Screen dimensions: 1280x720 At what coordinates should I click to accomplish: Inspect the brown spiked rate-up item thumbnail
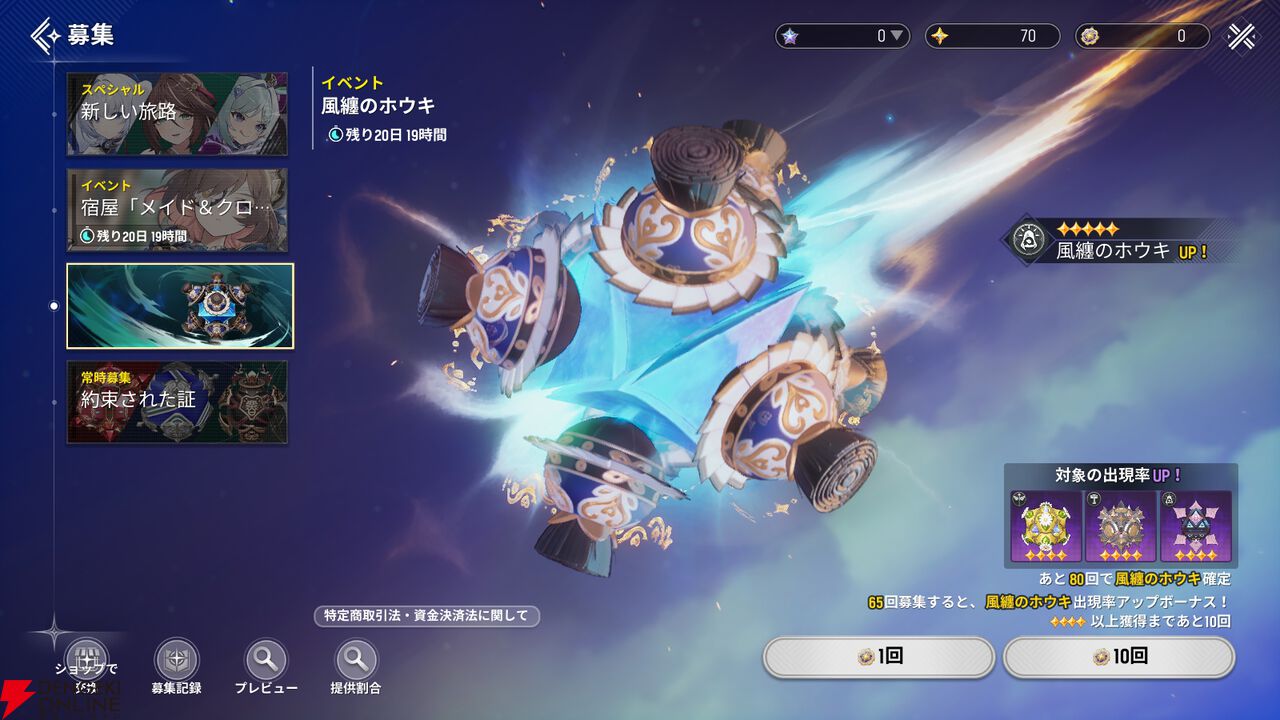(1121, 526)
